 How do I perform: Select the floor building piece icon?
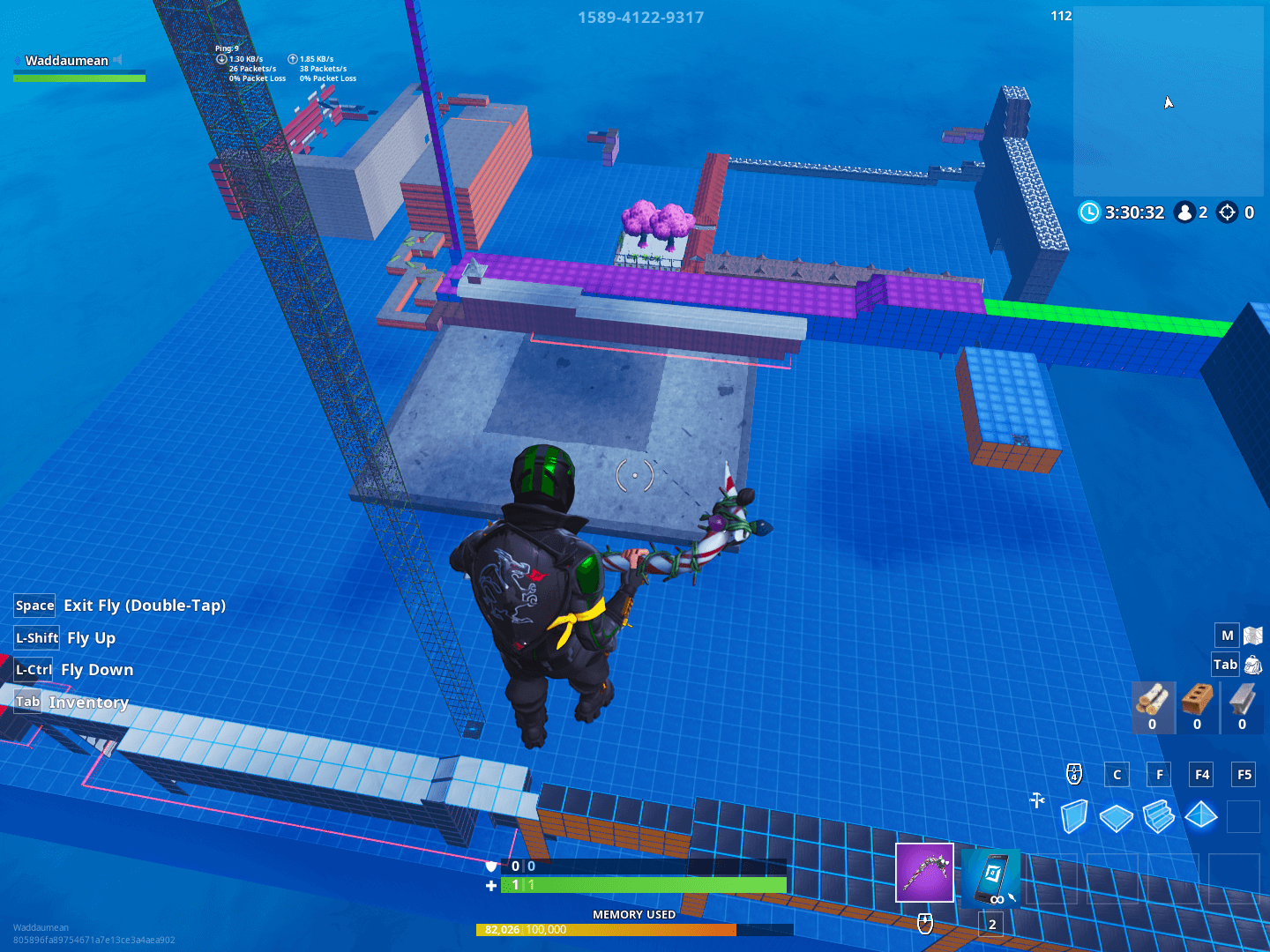coord(1117,818)
